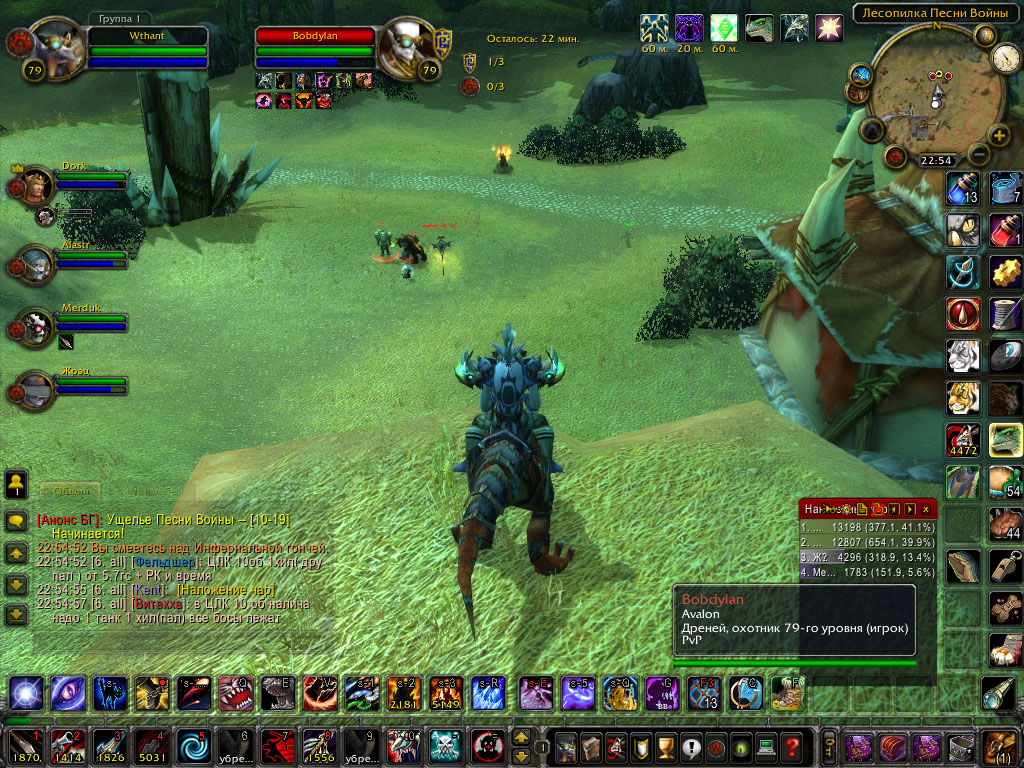Select the bandage roll with 7 stacks
The width and height of the screenshot is (1024, 768).
point(1005,188)
